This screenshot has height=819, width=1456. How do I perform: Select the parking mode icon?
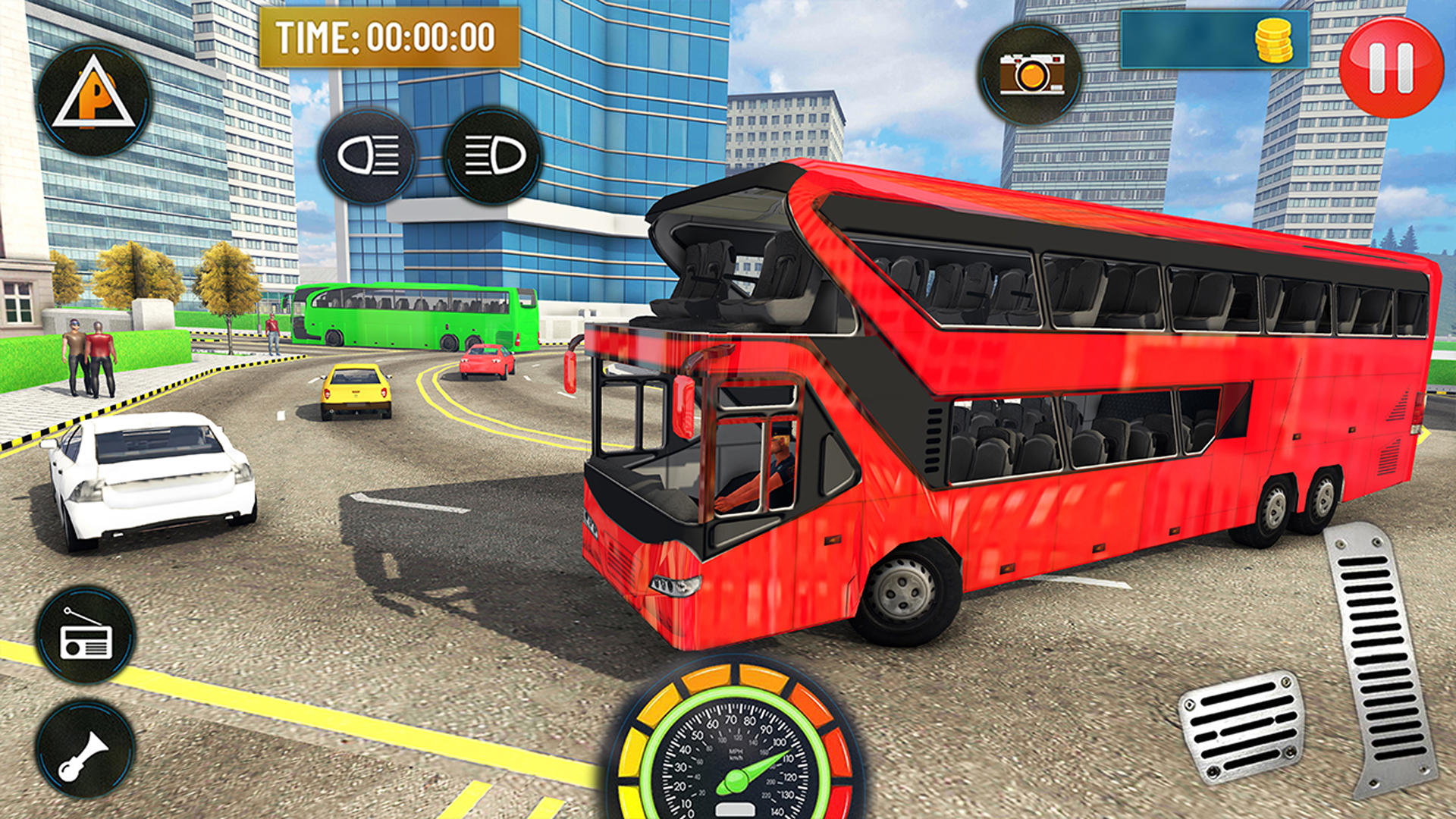tap(93, 99)
